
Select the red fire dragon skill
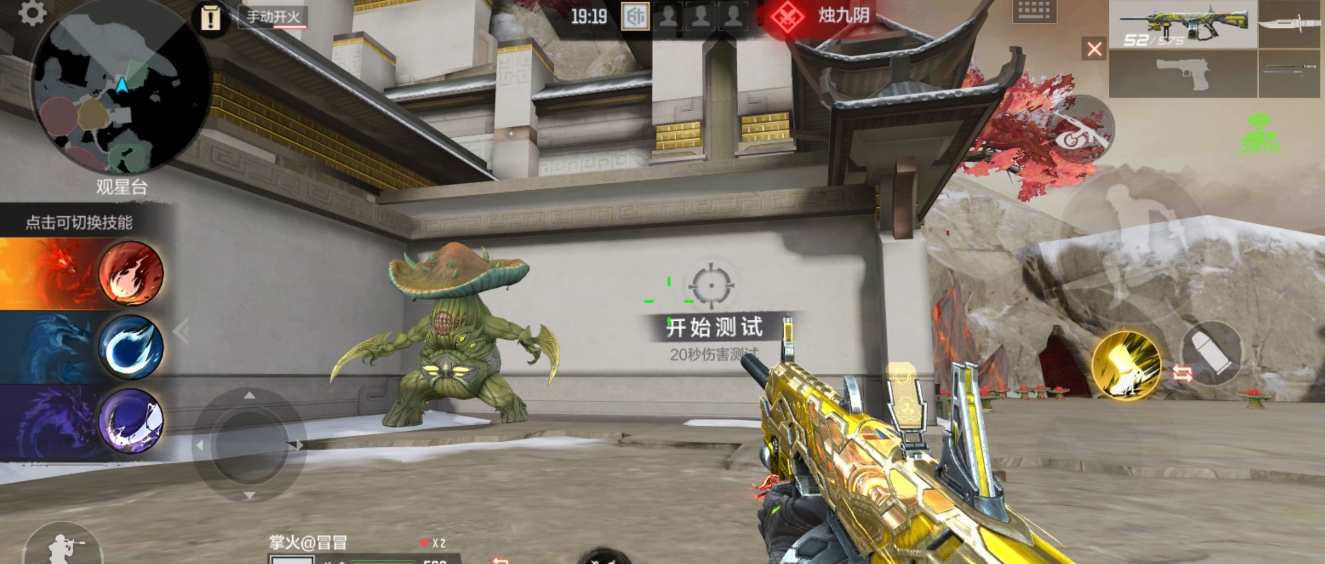pos(130,273)
